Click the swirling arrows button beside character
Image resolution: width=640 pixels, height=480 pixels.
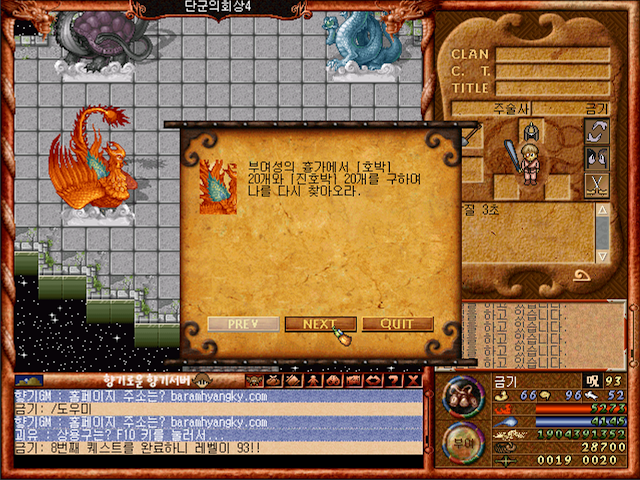click(x=596, y=131)
